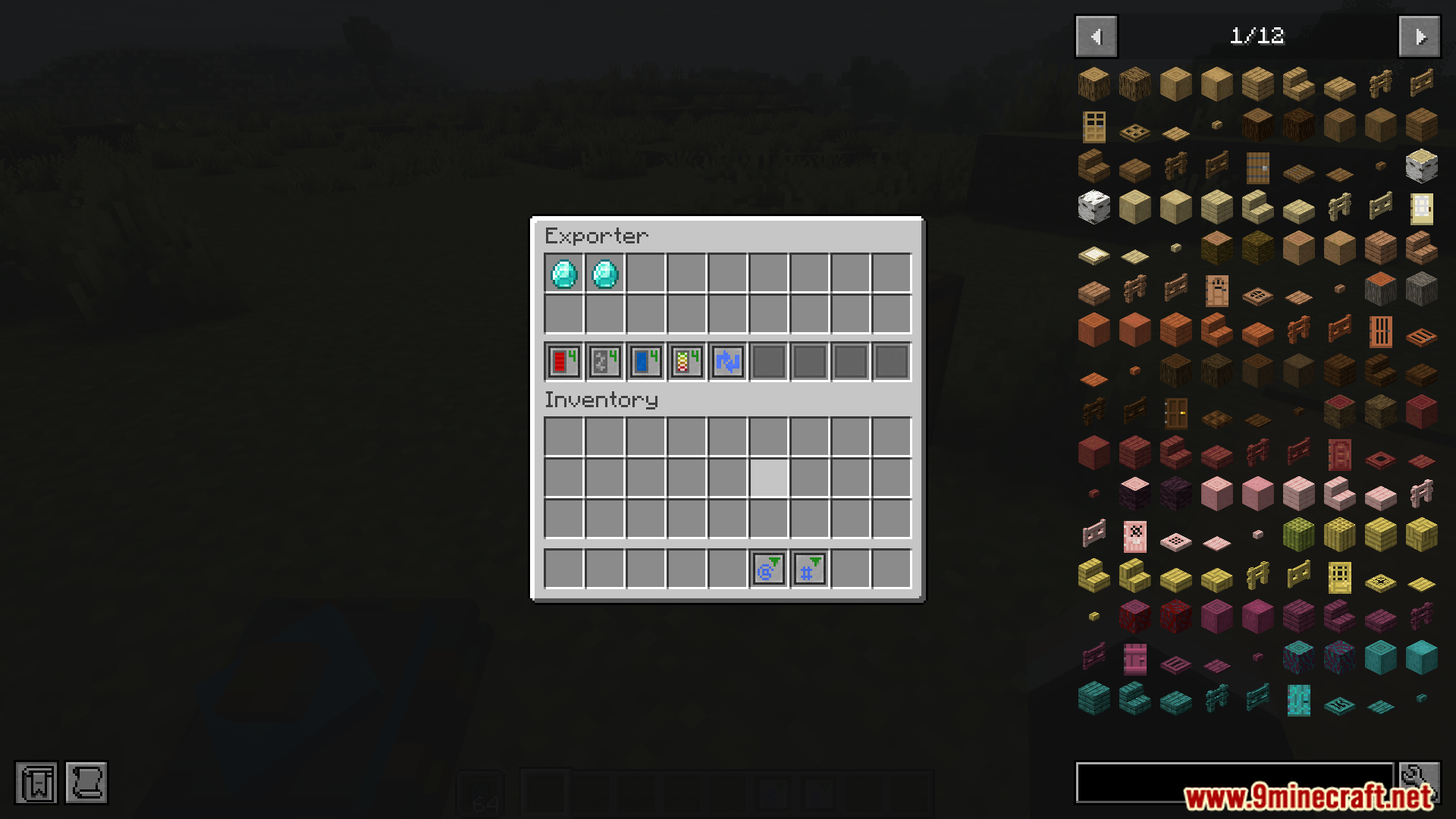Click the page indicator showing 1/12
The width and height of the screenshot is (1456, 819).
(1259, 36)
